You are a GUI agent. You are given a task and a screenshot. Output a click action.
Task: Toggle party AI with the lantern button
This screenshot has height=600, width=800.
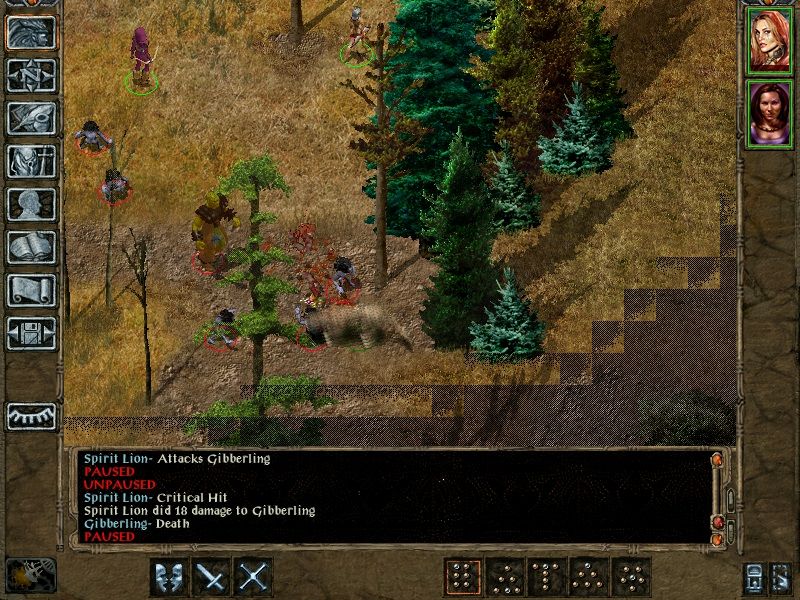(780, 577)
